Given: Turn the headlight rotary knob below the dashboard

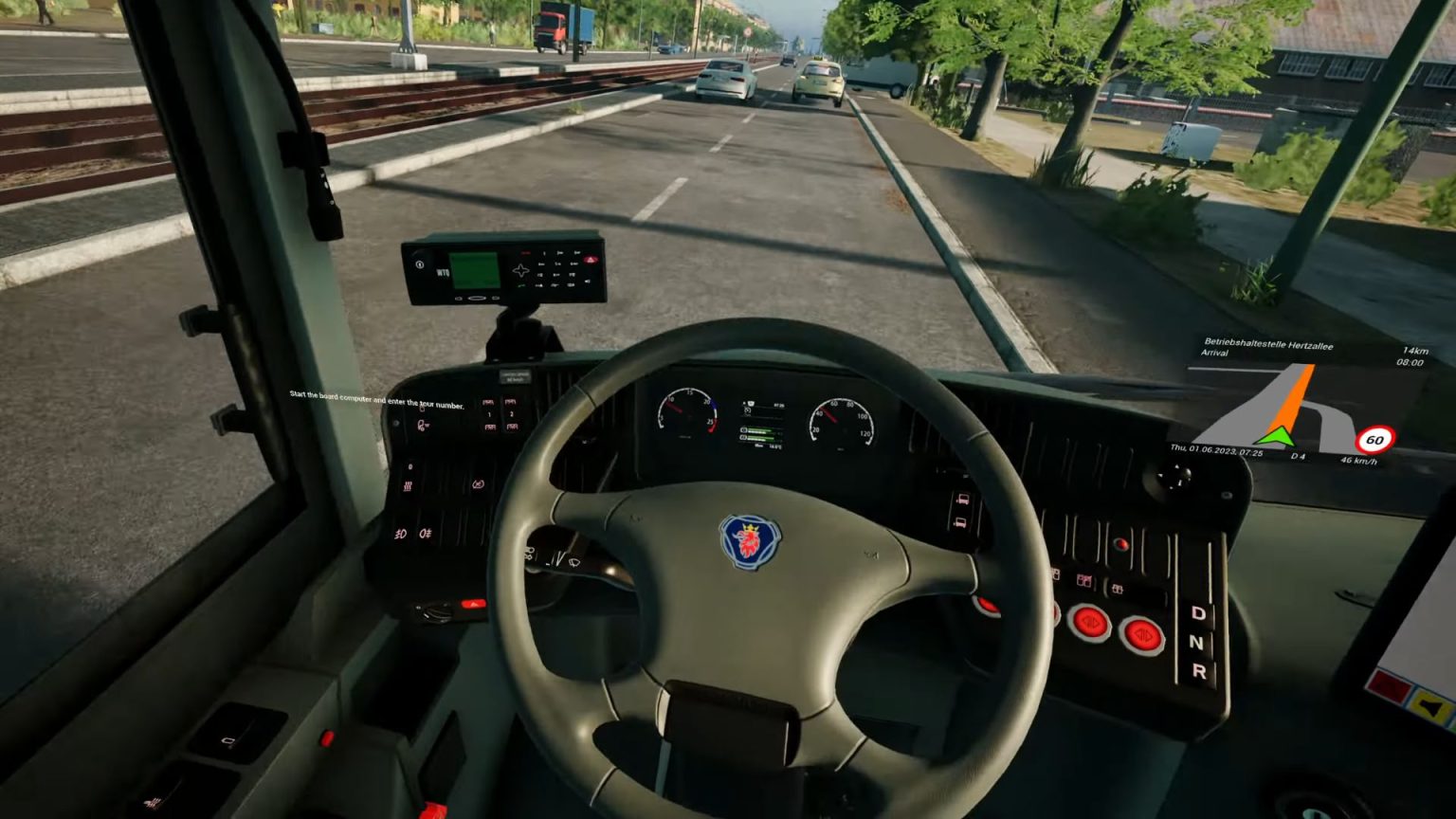Looking at the screenshot, I should click(434, 612).
